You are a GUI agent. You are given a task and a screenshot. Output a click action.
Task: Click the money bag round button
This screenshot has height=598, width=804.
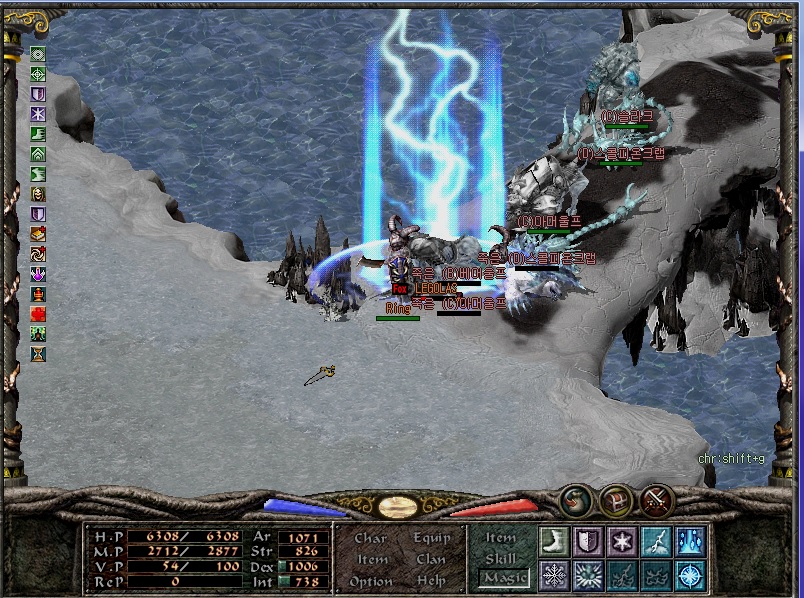[575, 498]
